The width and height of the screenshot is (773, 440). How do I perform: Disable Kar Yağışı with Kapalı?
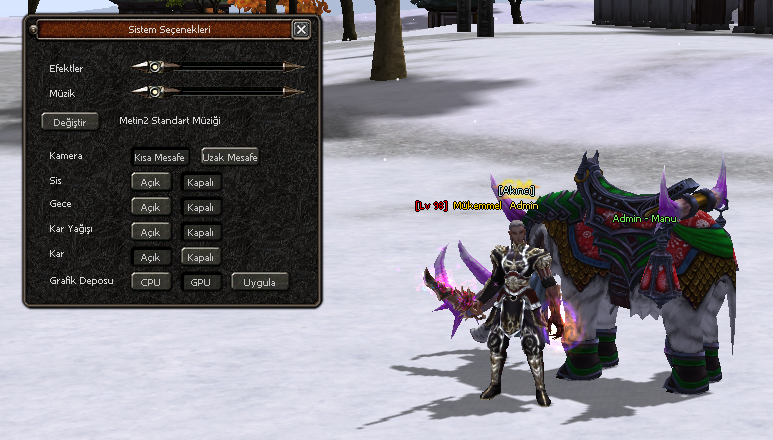(201, 232)
